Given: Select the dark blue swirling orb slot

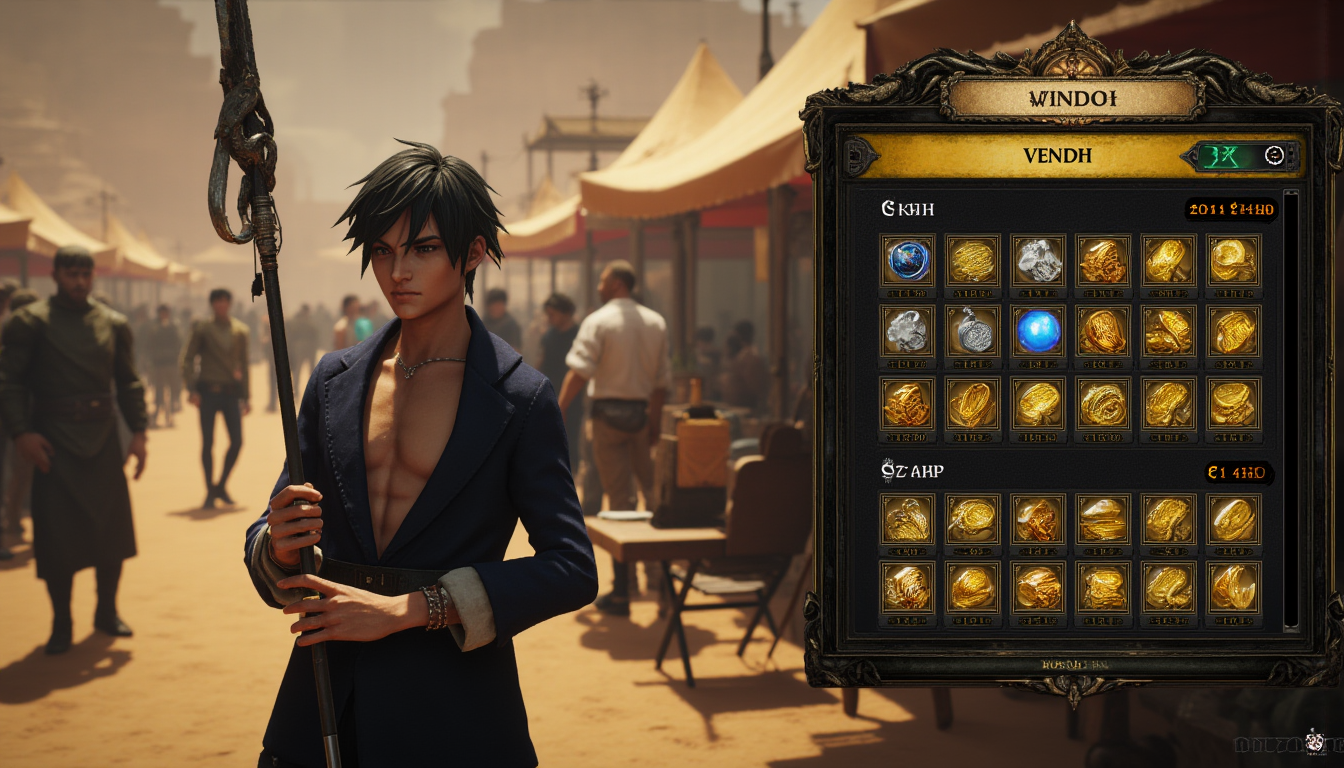Looking at the screenshot, I should [908, 260].
